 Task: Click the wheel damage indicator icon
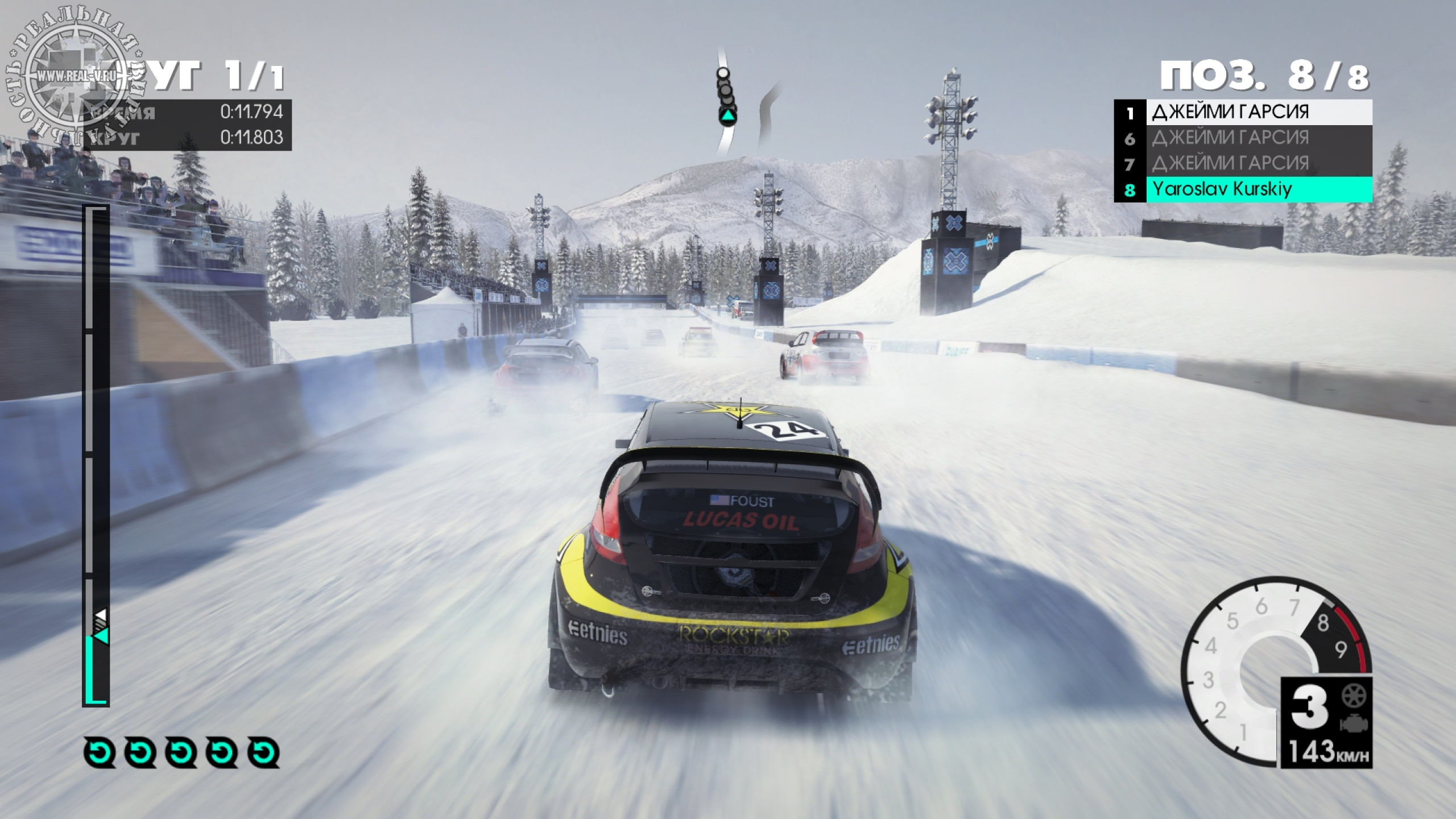pos(1354,696)
